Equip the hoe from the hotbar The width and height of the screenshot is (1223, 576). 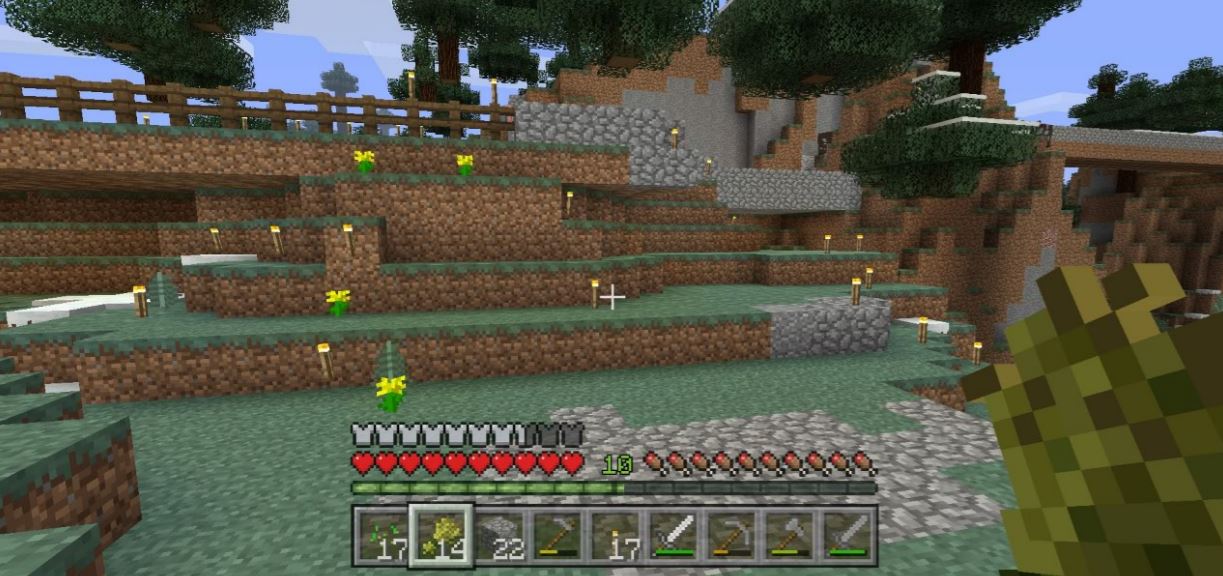[556, 536]
